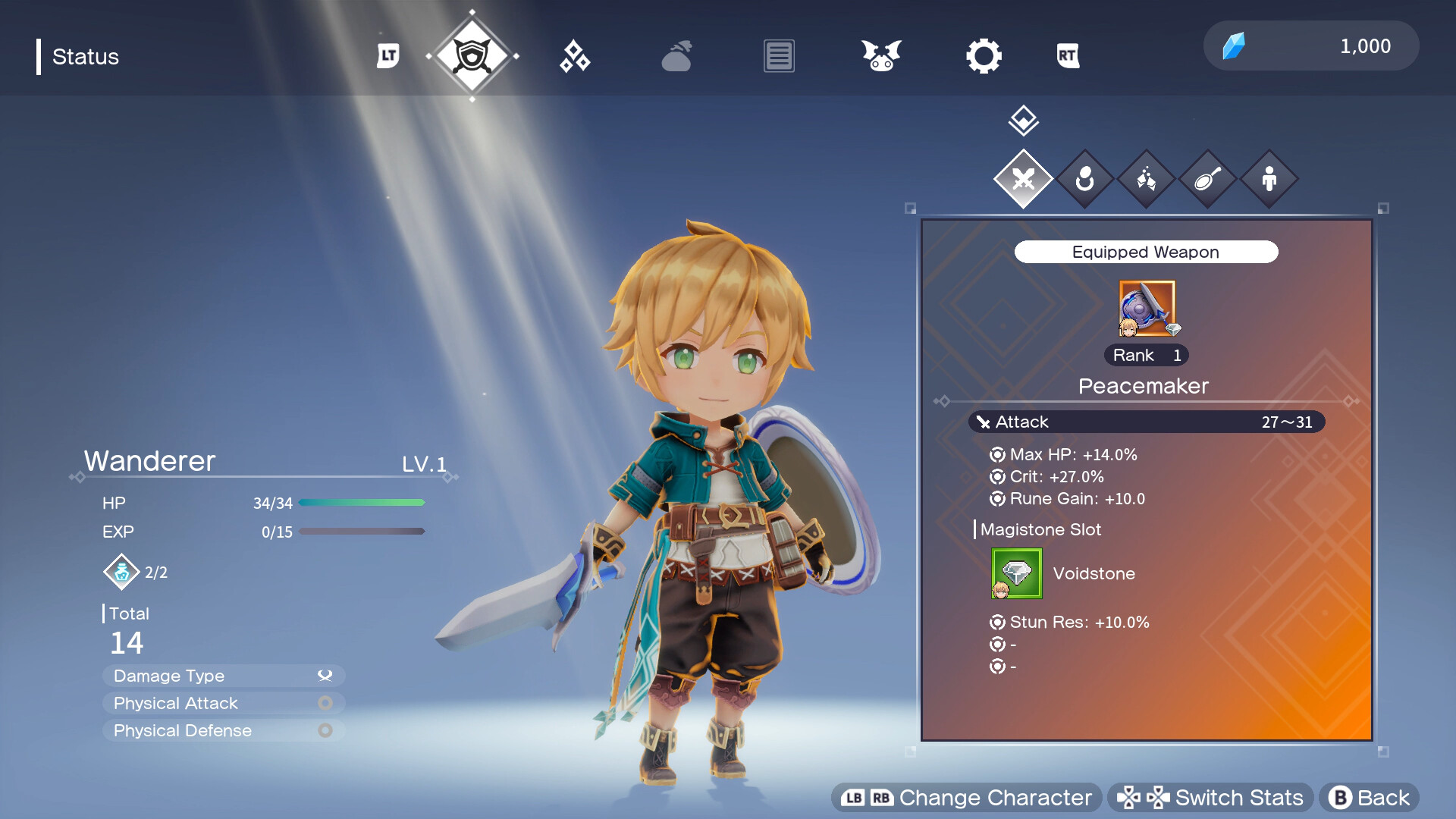This screenshot has height=819, width=1456.
Task: Switch to the shield Status tab in top bar
Action: click(473, 55)
